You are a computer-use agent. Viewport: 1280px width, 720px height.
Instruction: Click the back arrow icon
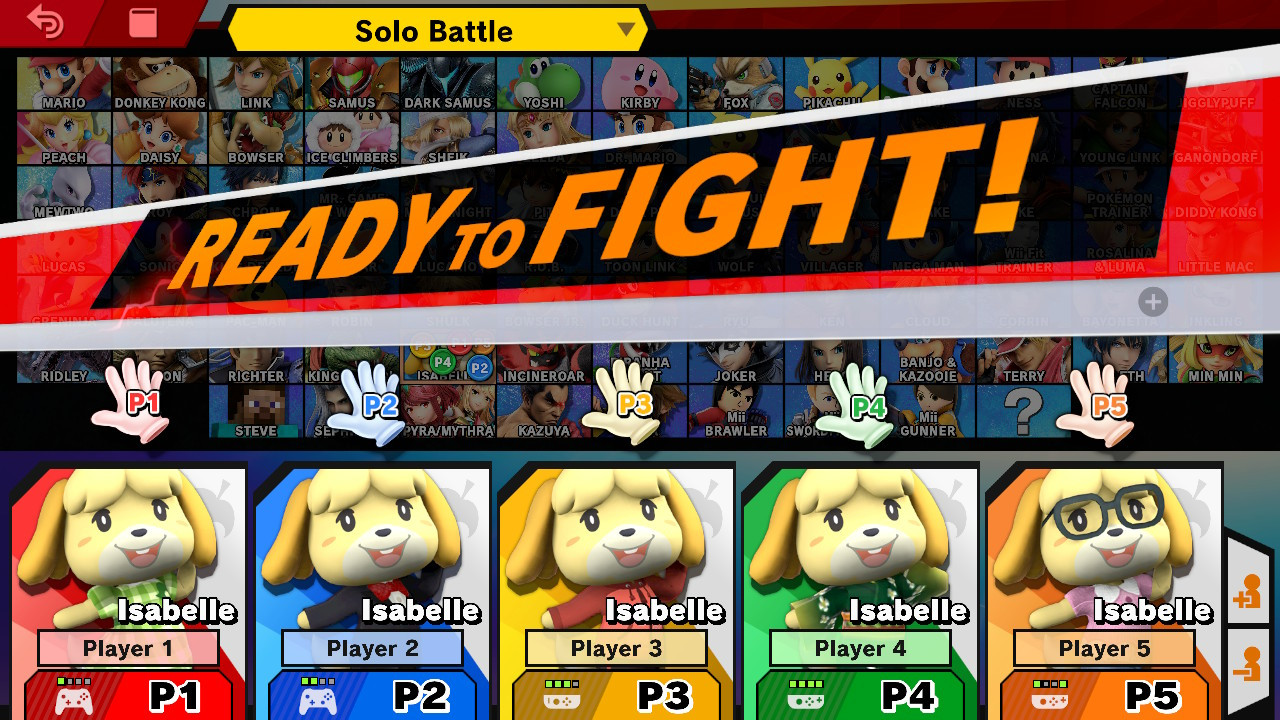pyautogui.click(x=47, y=21)
